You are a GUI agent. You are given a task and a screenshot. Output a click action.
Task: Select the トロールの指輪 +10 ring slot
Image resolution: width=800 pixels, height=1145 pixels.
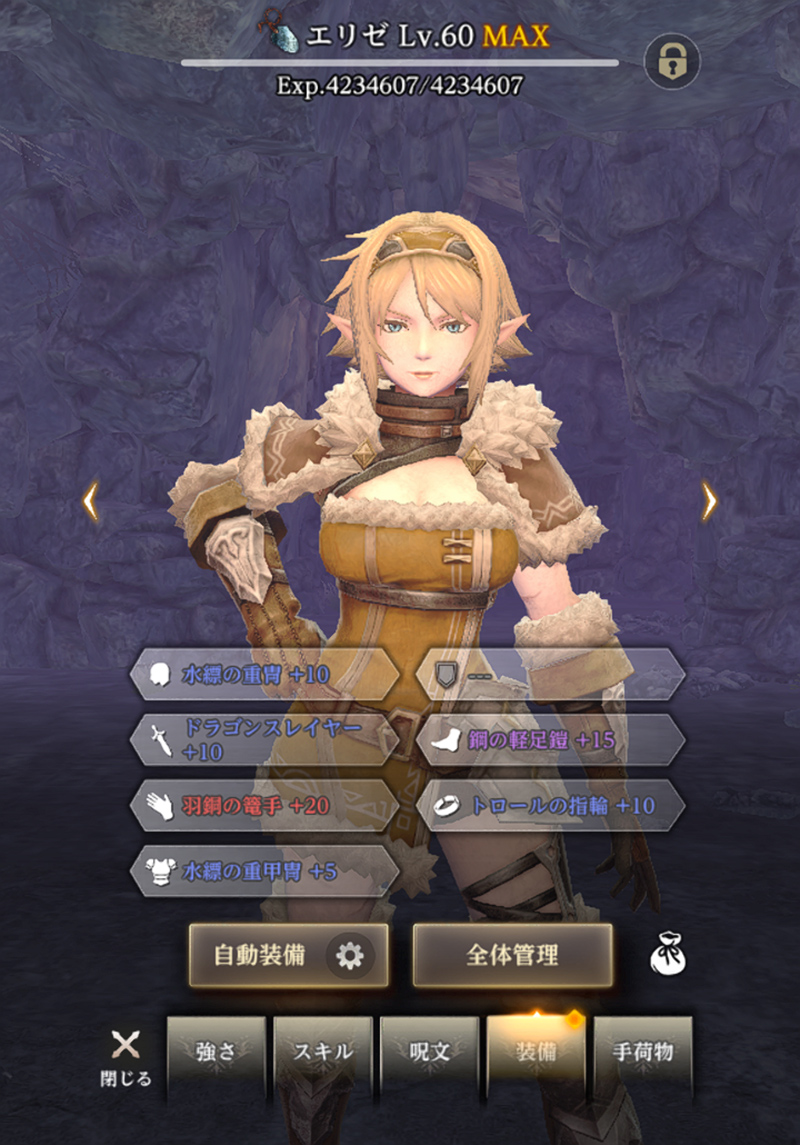pos(549,806)
